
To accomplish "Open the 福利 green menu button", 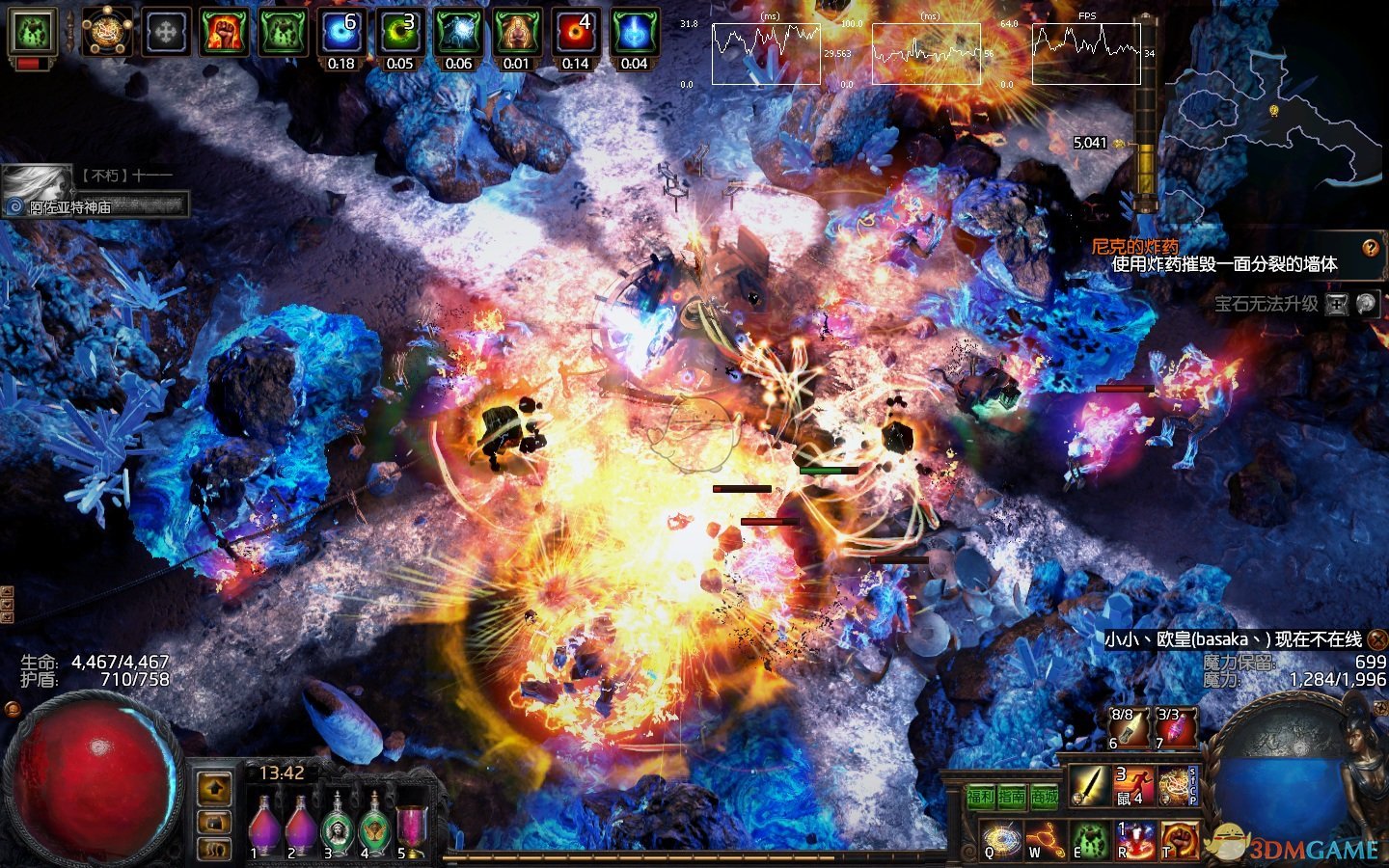I will point(980,797).
